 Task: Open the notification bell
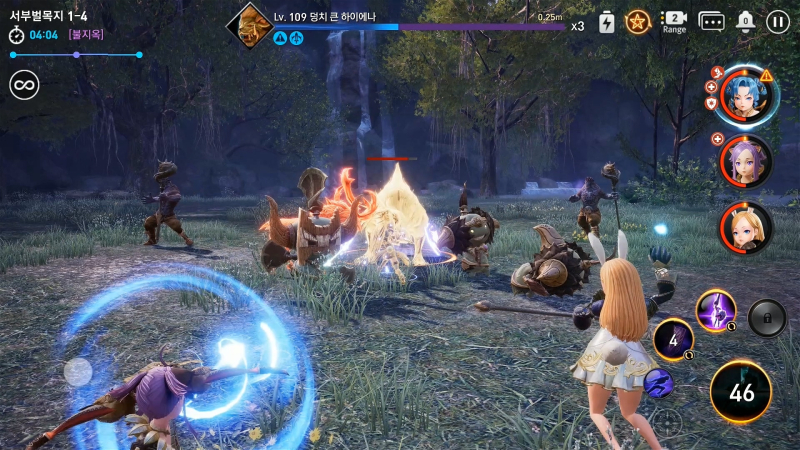tap(745, 21)
